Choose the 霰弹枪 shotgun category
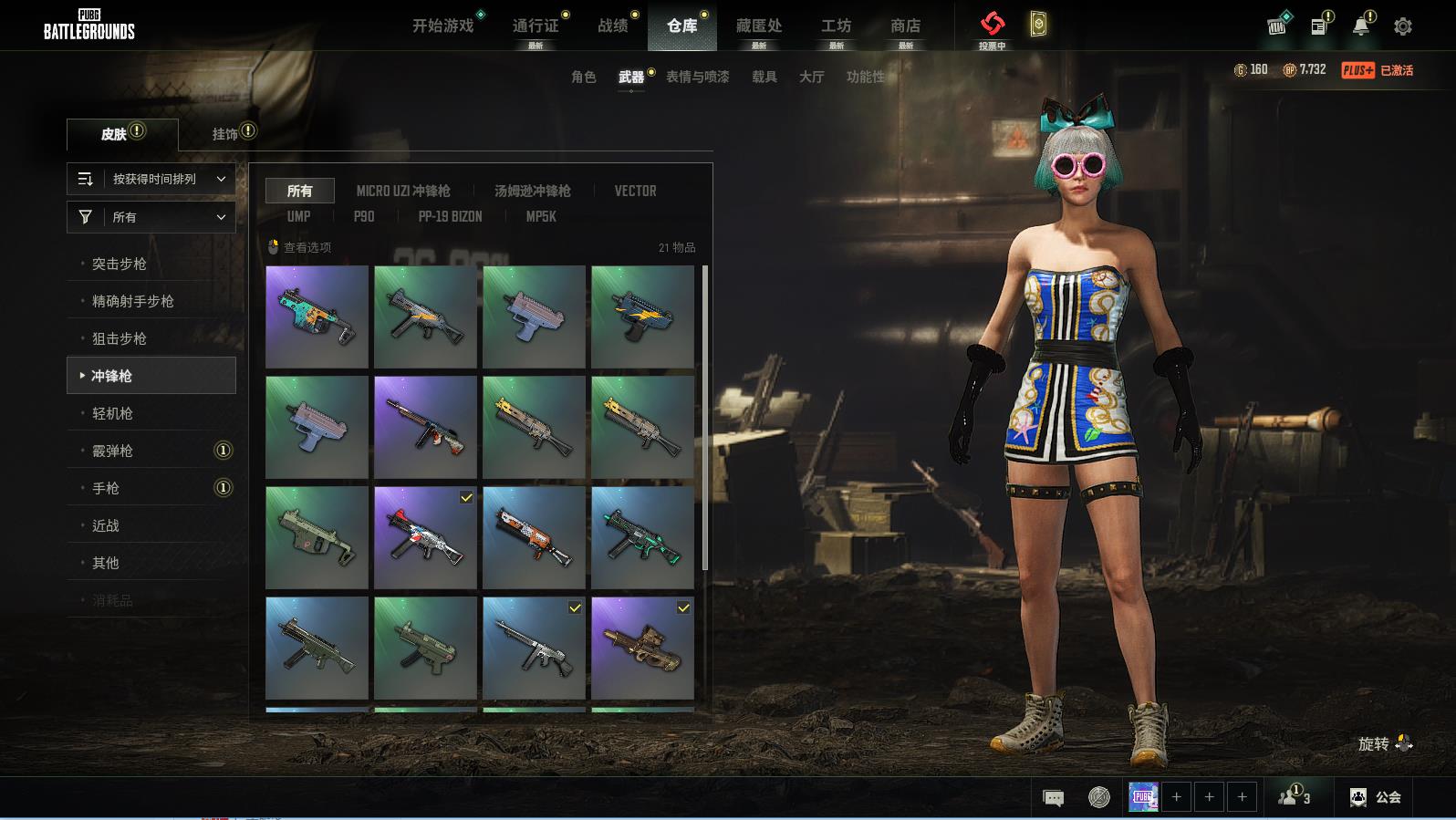This screenshot has height=820, width=1456. coord(113,451)
